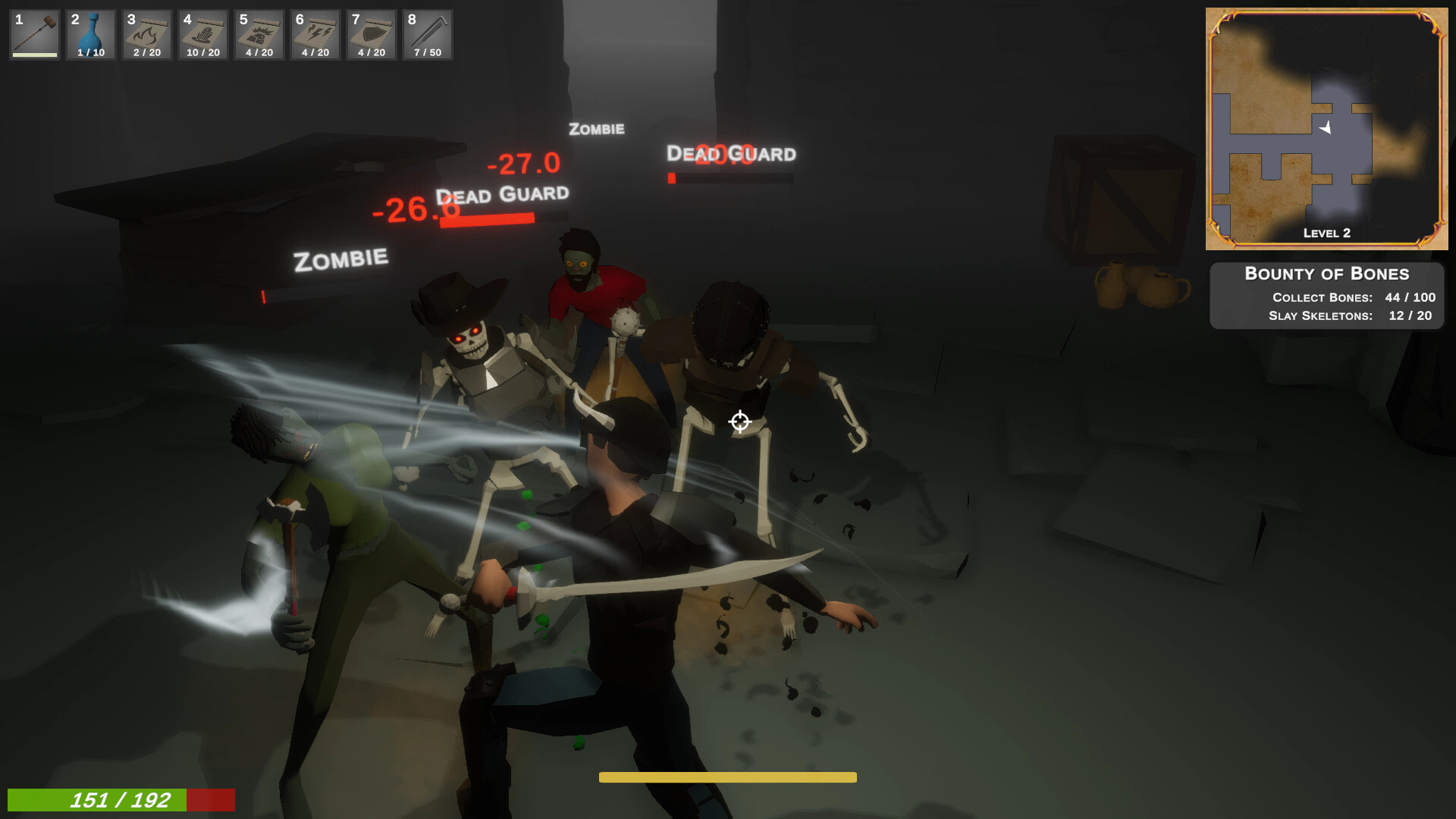
Task: Select the lockpick tool in slot 8
Action: (x=427, y=35)
